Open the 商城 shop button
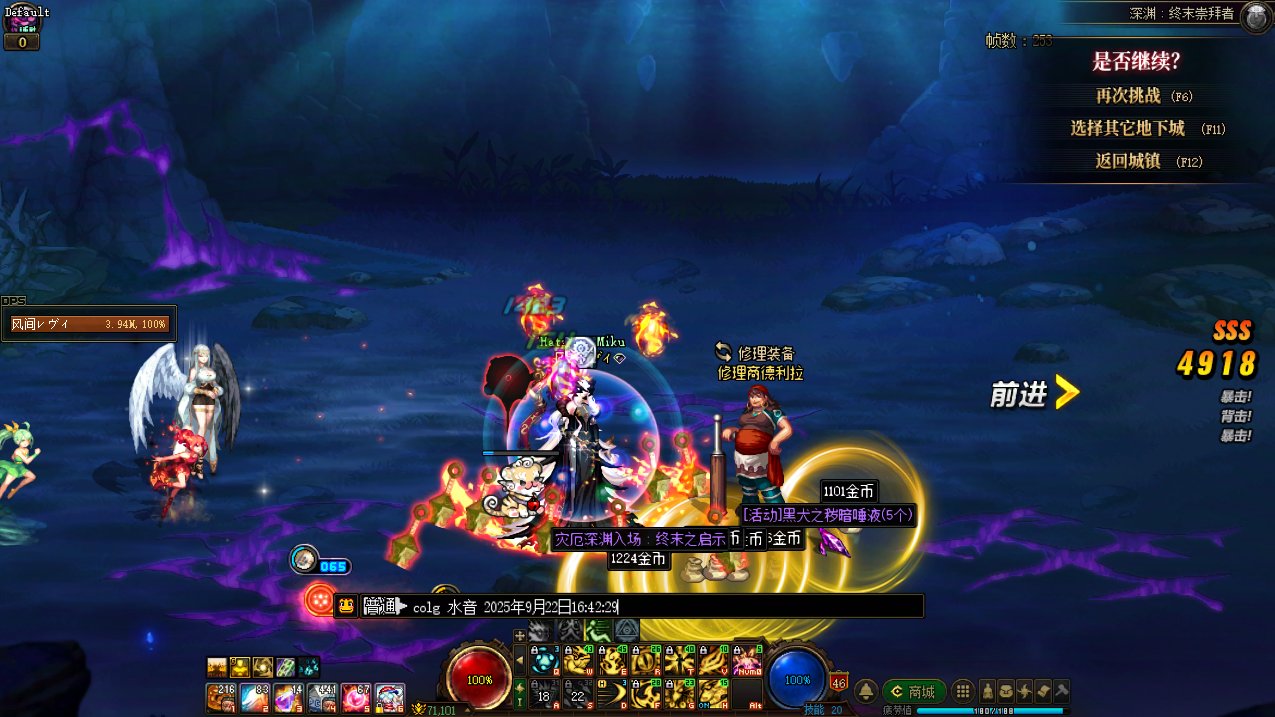Screen dimensions: 1275x717 [913, 691]
